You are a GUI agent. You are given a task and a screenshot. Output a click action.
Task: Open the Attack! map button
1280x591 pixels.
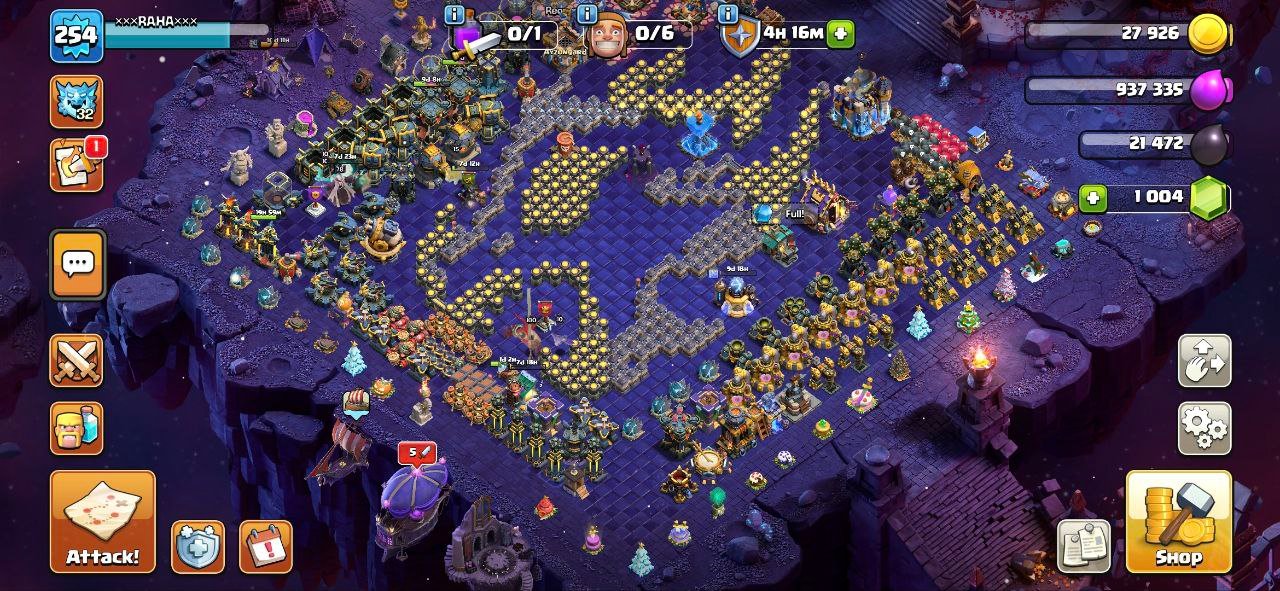[x=103, y=521]
